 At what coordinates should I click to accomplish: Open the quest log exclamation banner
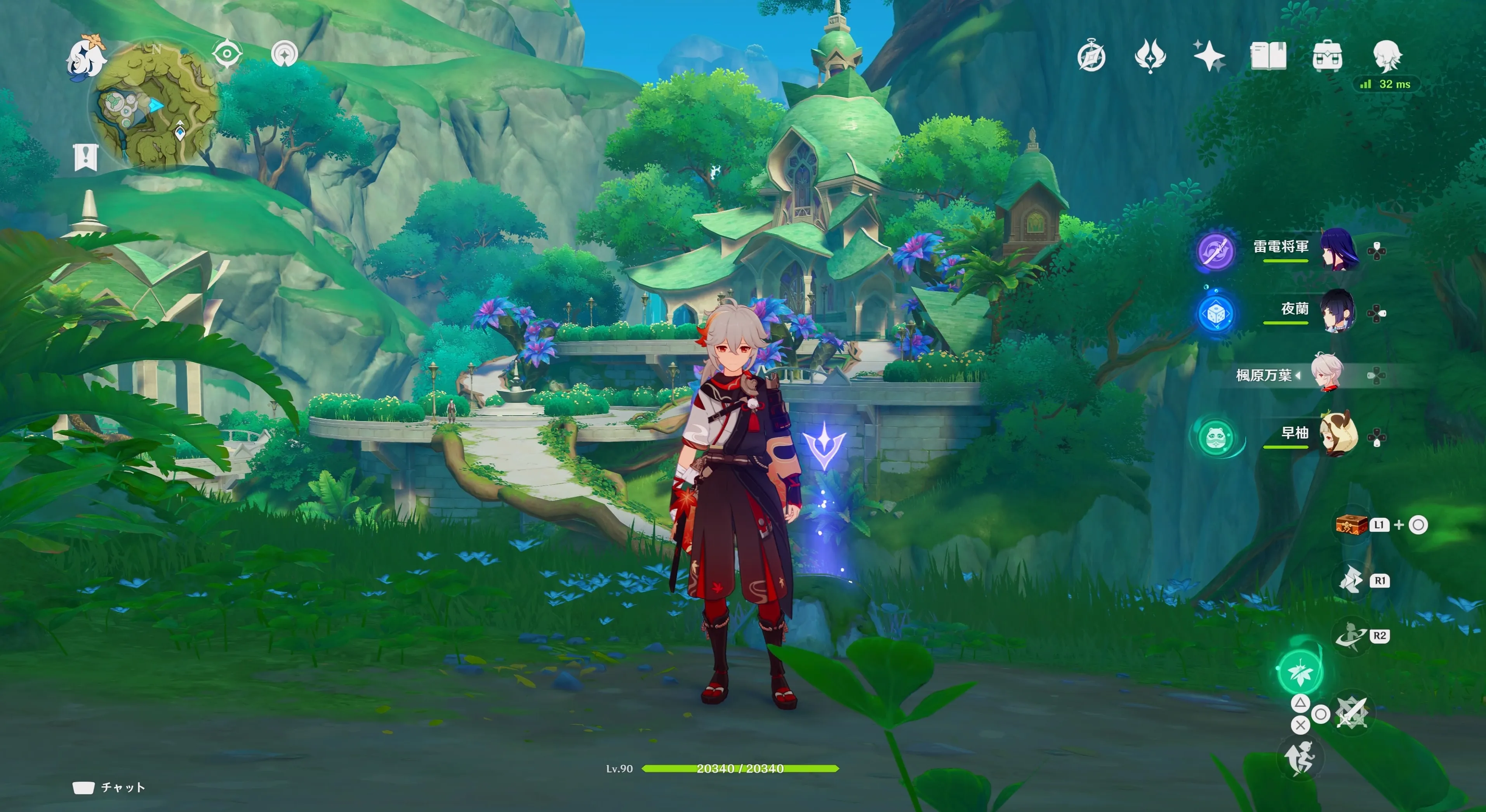[x=86, y=157]
